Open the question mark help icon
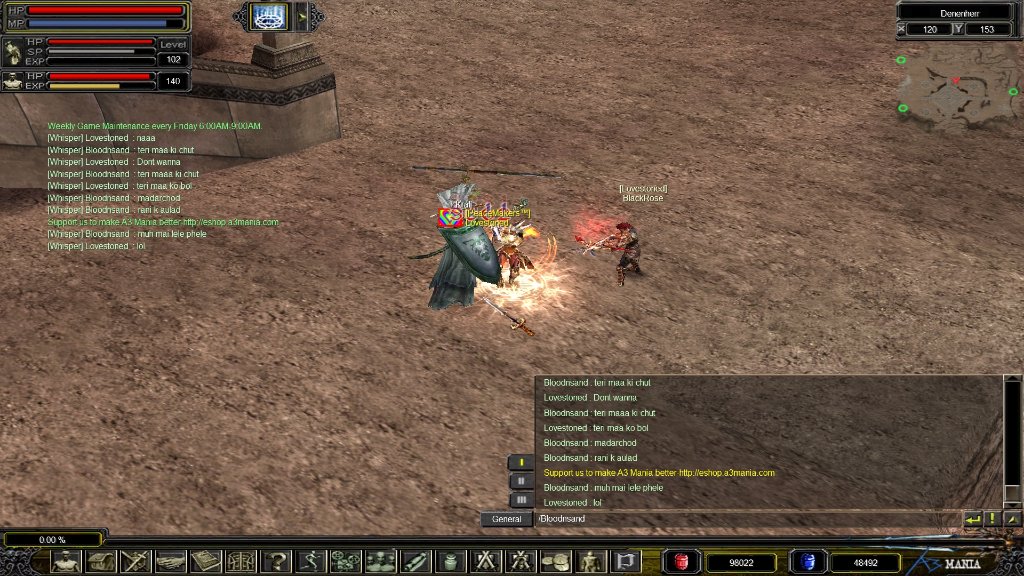This screenshot has height=576, width=1024. pos(276,561)
